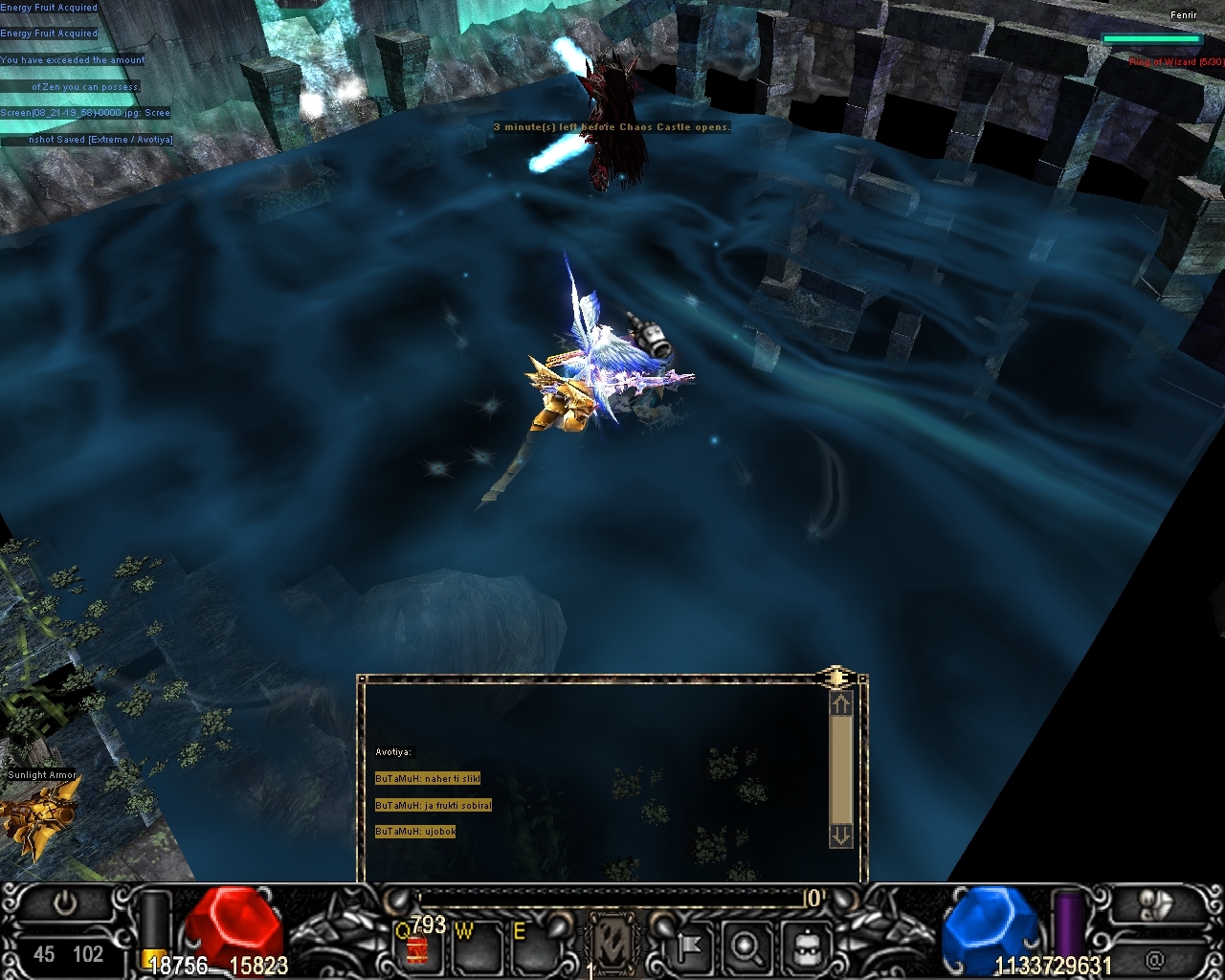Viewport: 1225px width, 980px height.
Task: Click the magnifying glass button
Action: click(744, 947)
